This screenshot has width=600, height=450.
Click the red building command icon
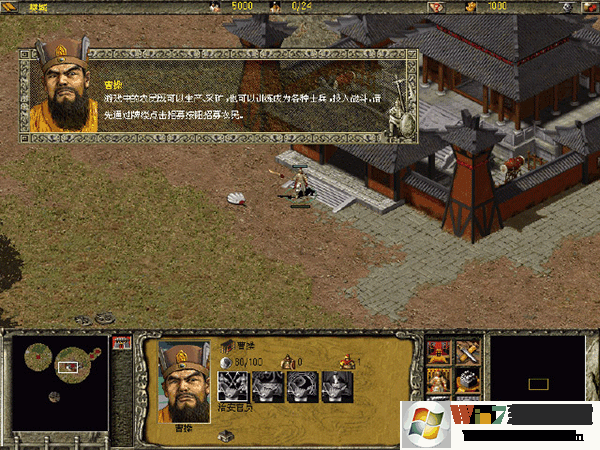coord(441,352)
